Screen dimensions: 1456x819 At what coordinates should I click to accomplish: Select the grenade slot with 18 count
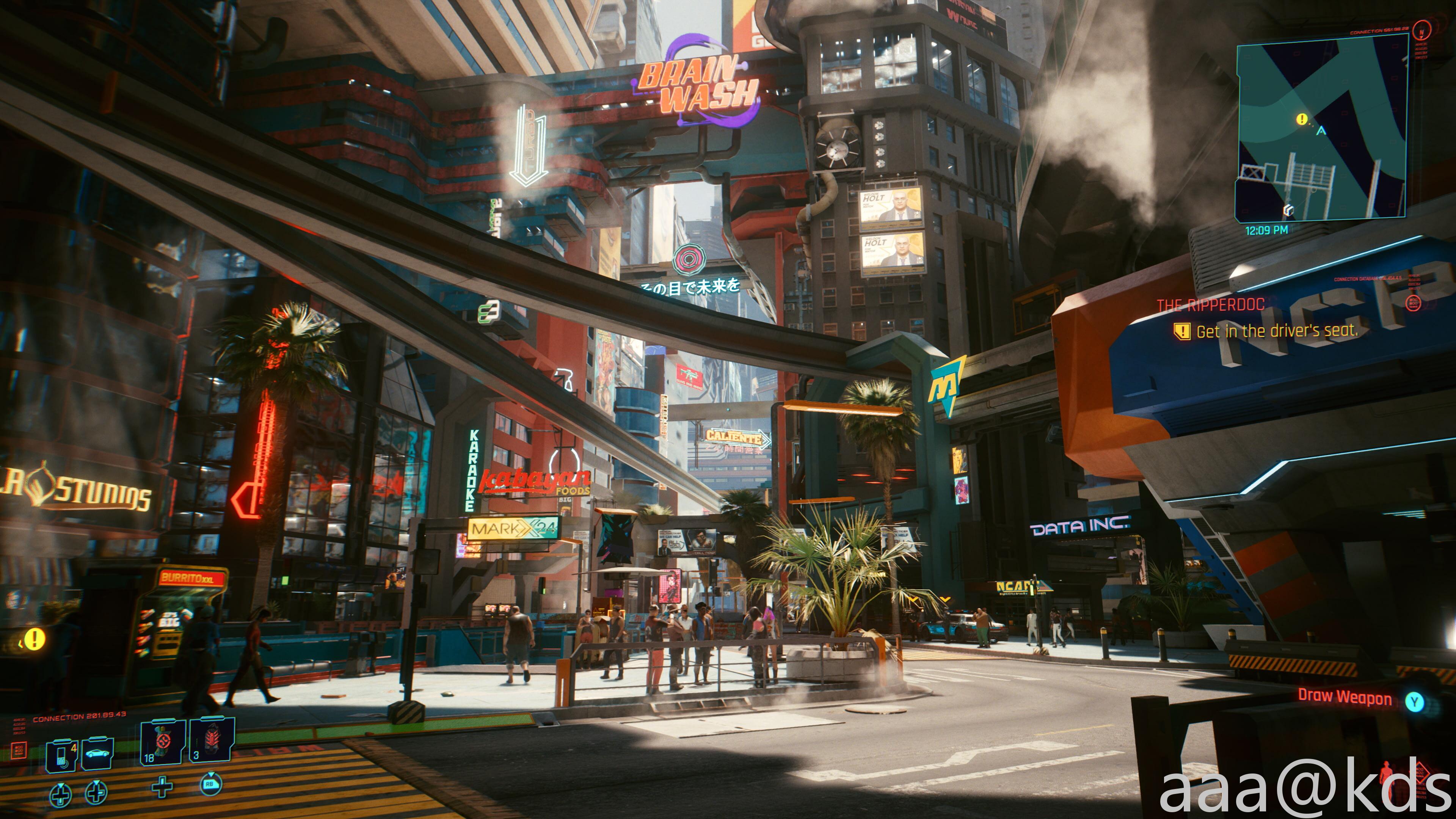(163, 742)
